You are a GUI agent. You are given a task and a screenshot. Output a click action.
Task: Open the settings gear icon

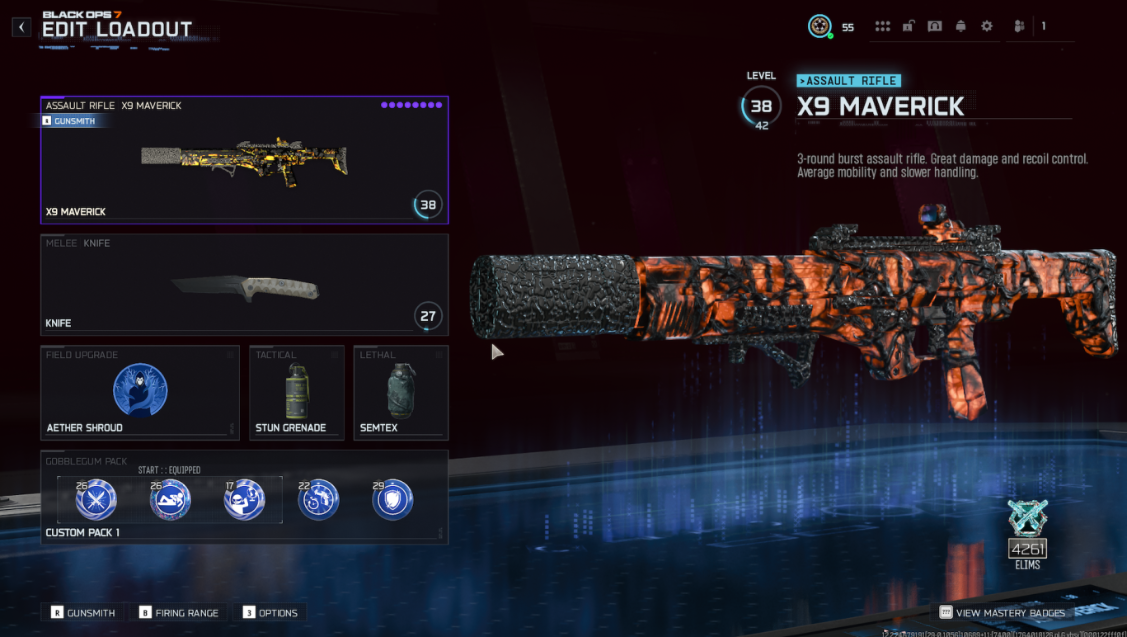tap(987, 27)
